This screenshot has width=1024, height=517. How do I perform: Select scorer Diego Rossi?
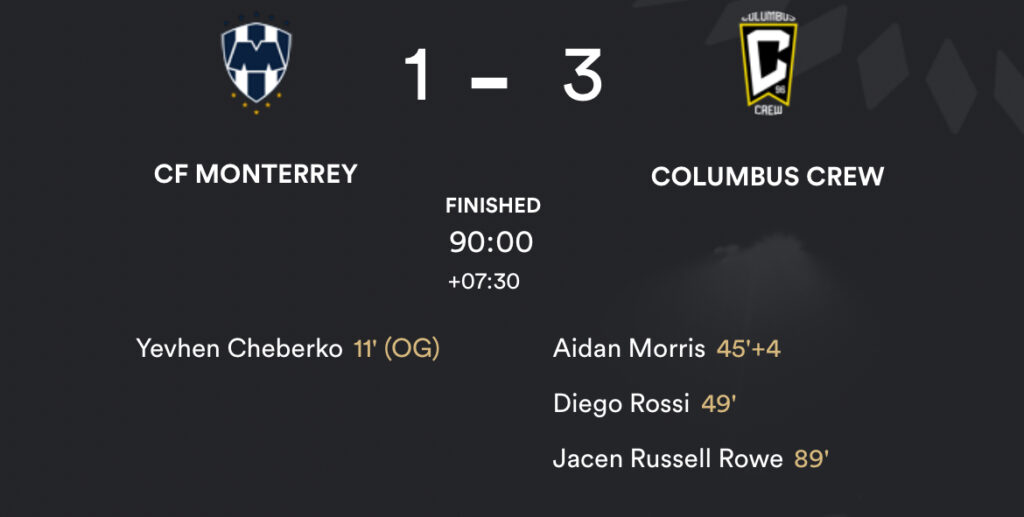621,404
